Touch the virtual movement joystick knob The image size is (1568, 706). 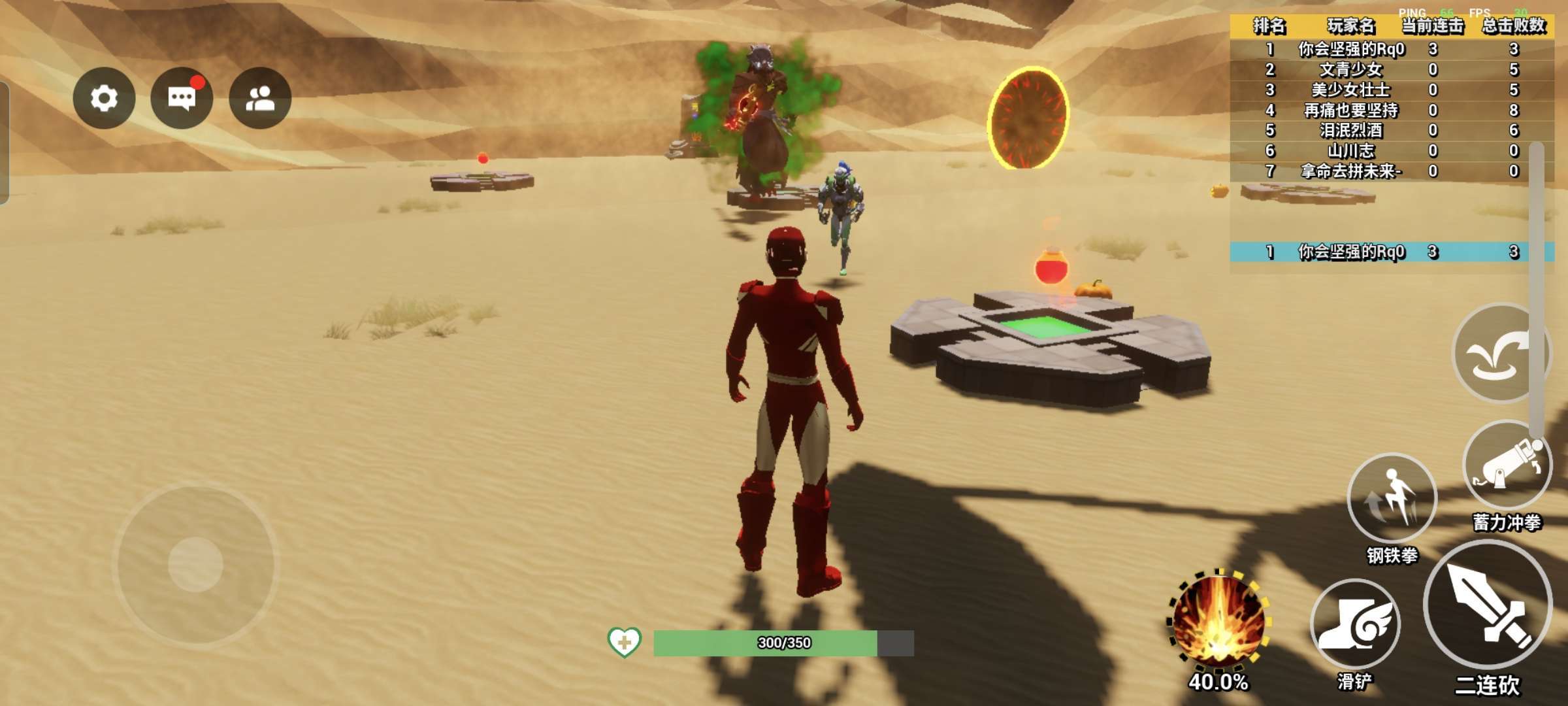(x=196, y=564)
